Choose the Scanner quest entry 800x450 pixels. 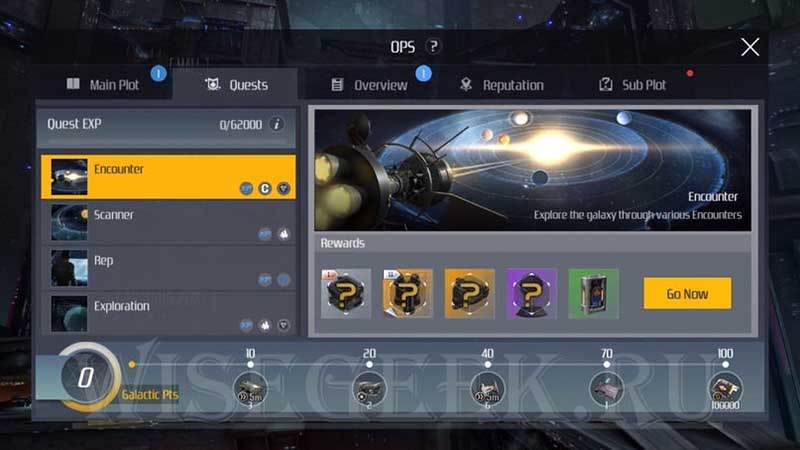click(168, 222)
